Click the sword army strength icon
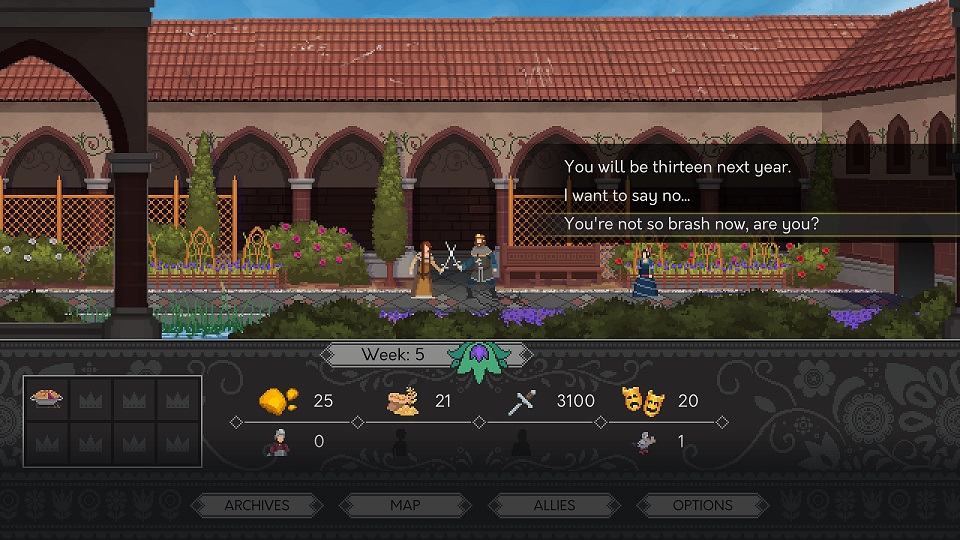The width and height of the screenshot is (960, 540). point(524,401)
